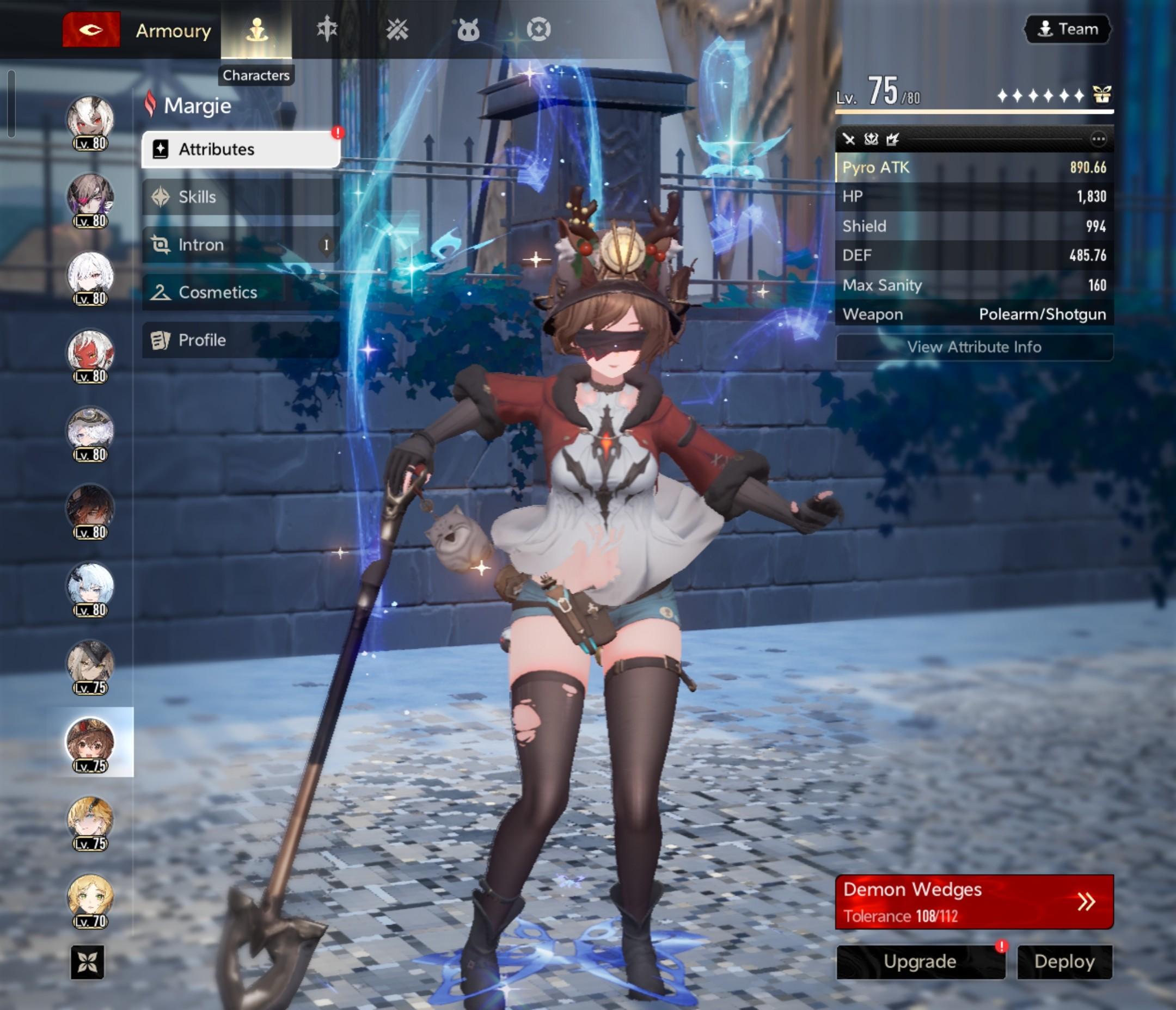Click View Attribute Info
The width and height of the screenshot is (1176, 1010).
[974, 347]
